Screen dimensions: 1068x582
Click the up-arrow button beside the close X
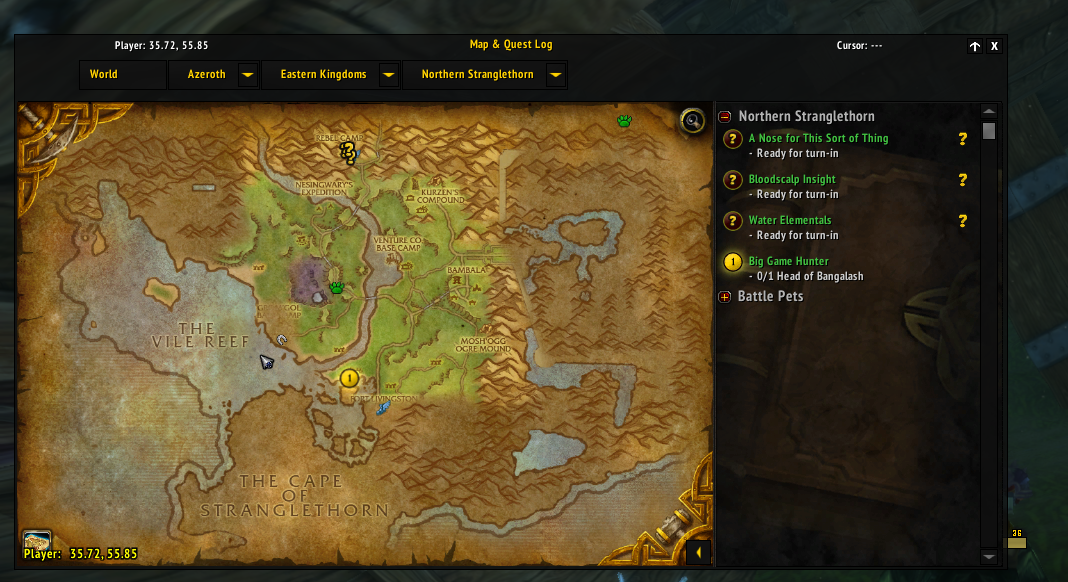[975, 46]
